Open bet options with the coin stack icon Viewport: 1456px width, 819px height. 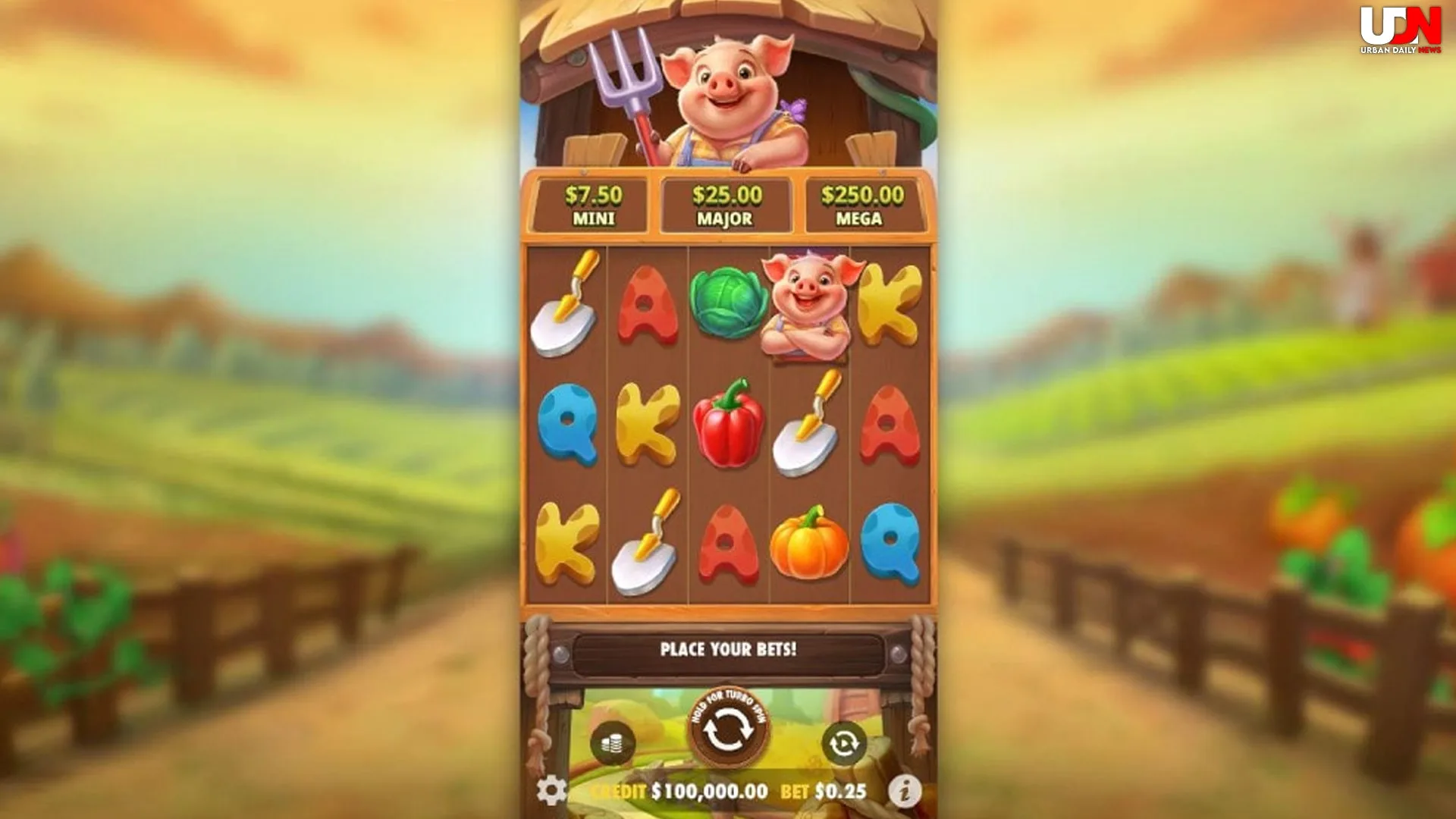tap(612, 743)
